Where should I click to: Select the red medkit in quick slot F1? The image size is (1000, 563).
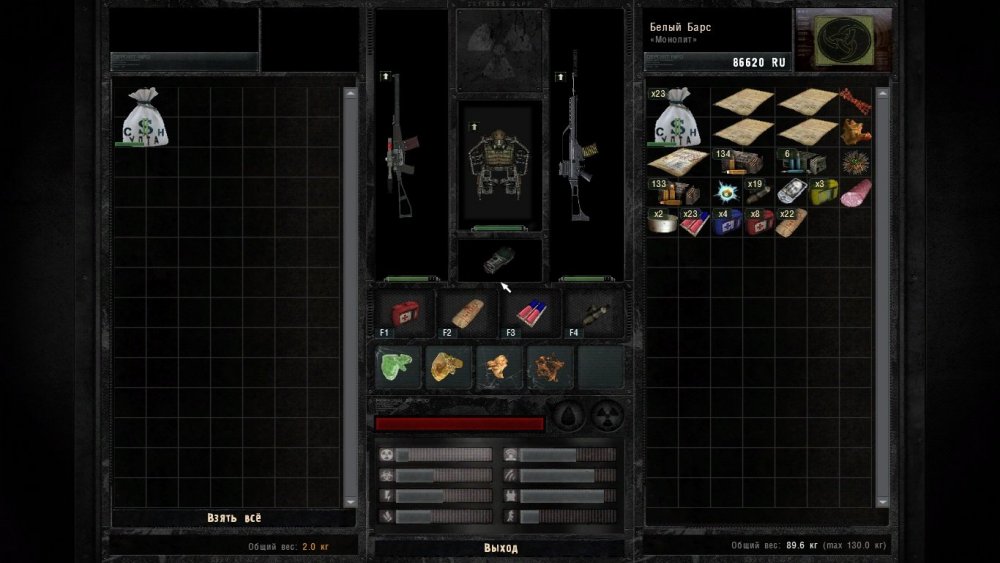[x=407, y=313]
